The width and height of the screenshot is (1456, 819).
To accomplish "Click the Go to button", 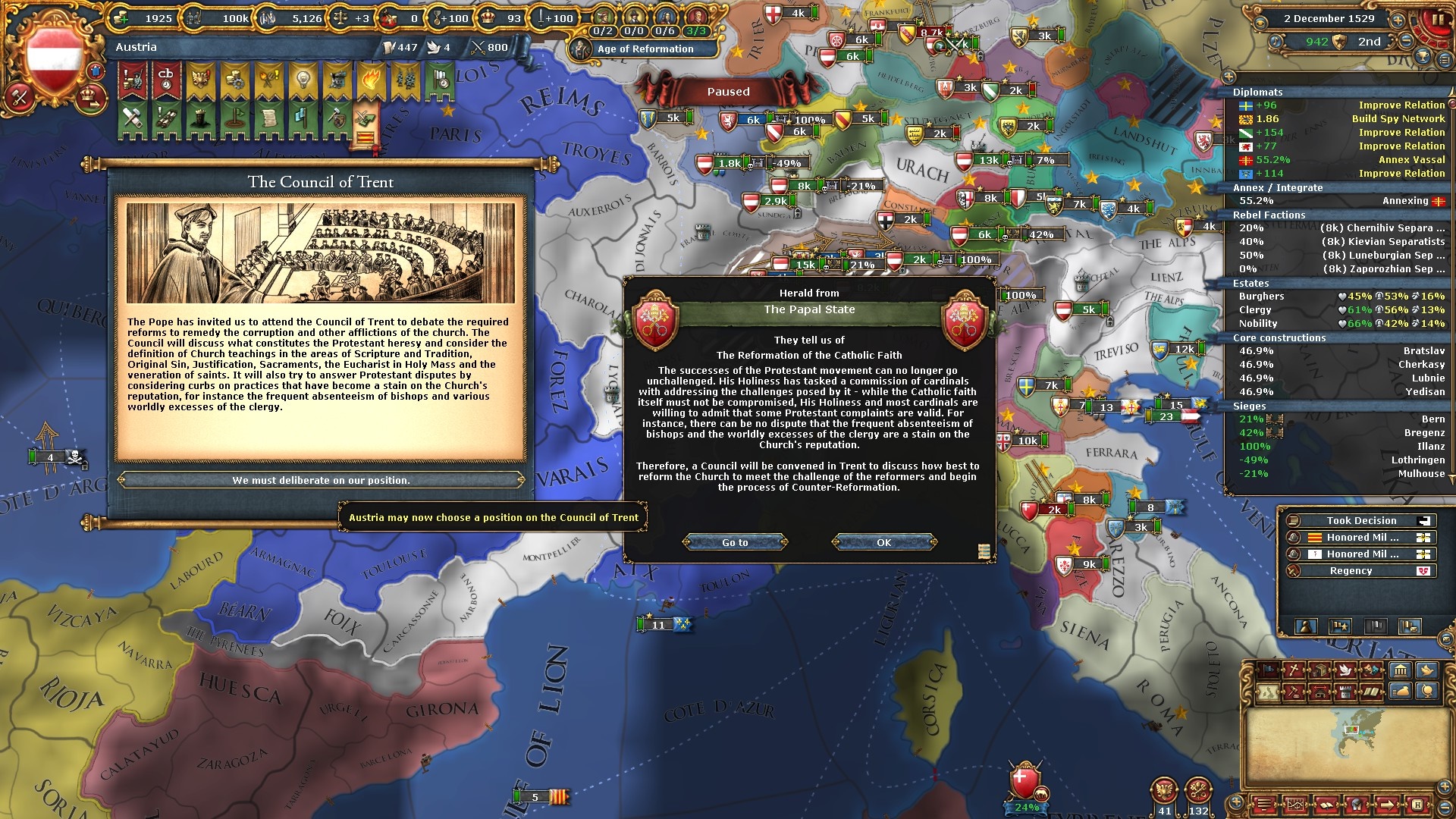I will click(735, 542).
